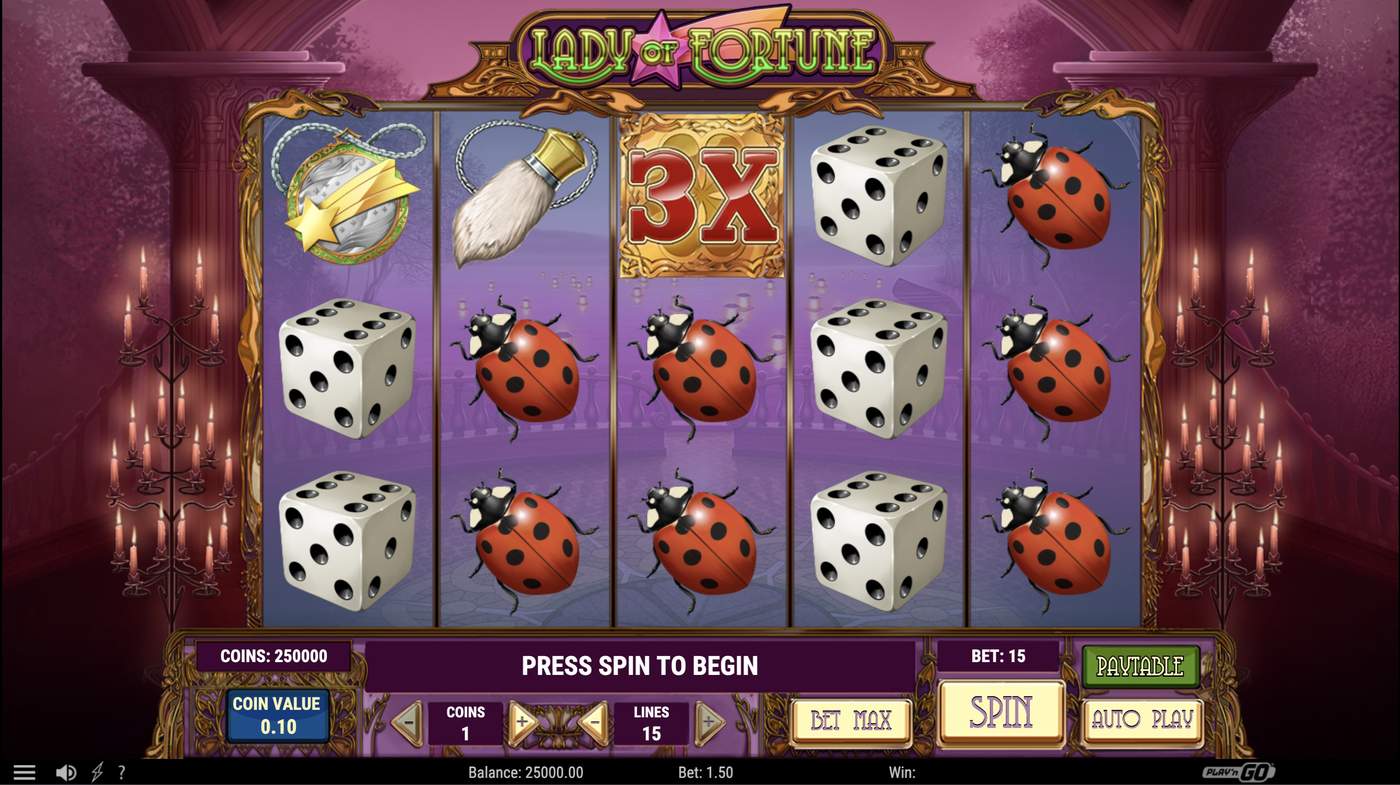The width and height of the screenshot is (1400, 785).
Task: Select the 3X multiplier symbol on the reels
Action: [703, 195]
